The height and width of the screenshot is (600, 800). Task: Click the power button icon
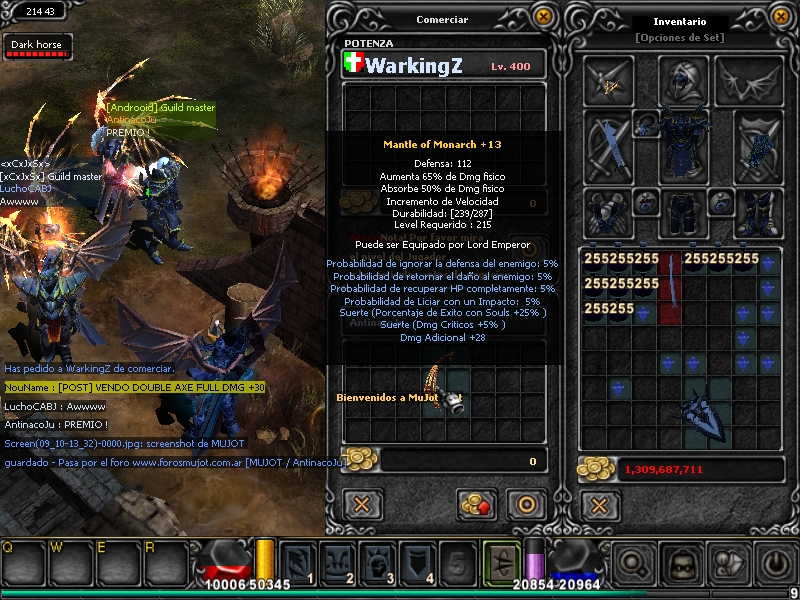(x=776, y=564)
